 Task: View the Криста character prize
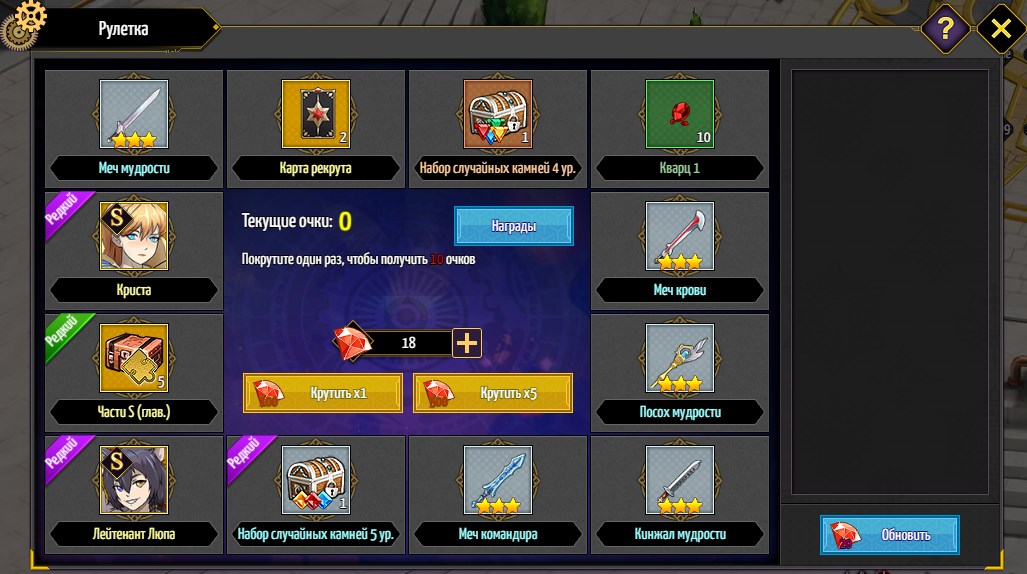[x=134, y=236]
